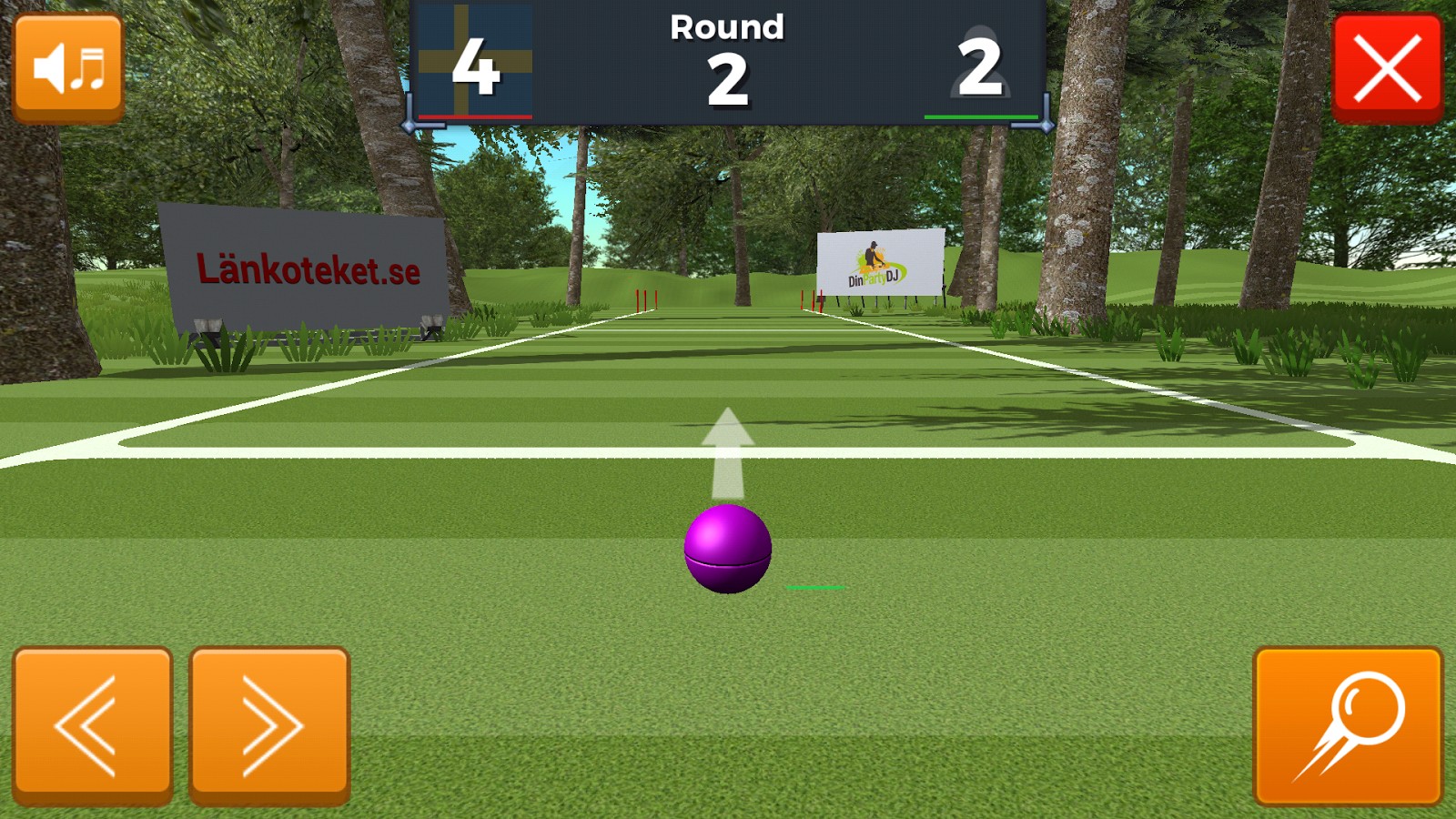Aim right with the double-arrow button
The image size is (1456, 819).
(269, 725)
